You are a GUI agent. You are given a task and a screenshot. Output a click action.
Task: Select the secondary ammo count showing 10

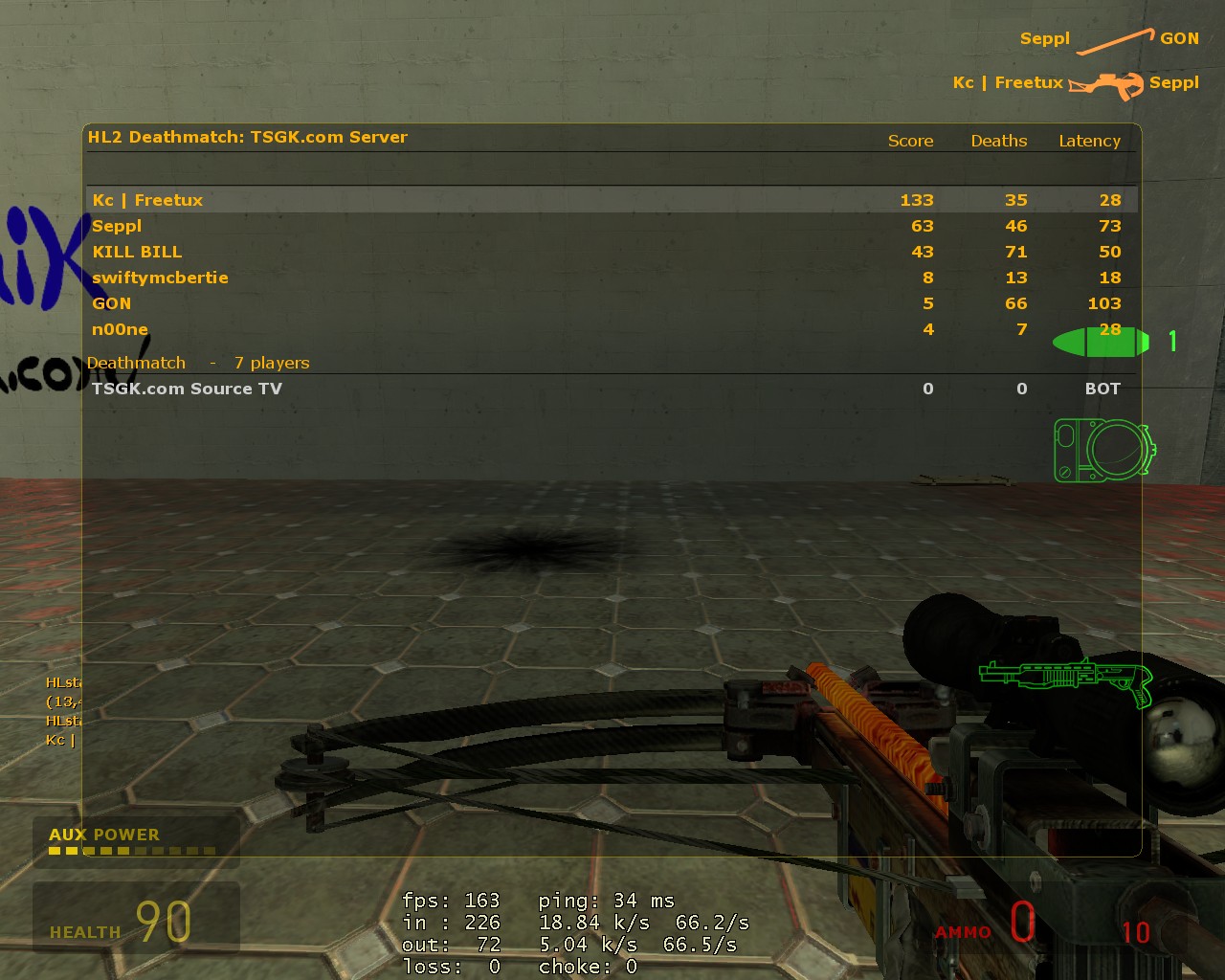[x=1135, y=930]
